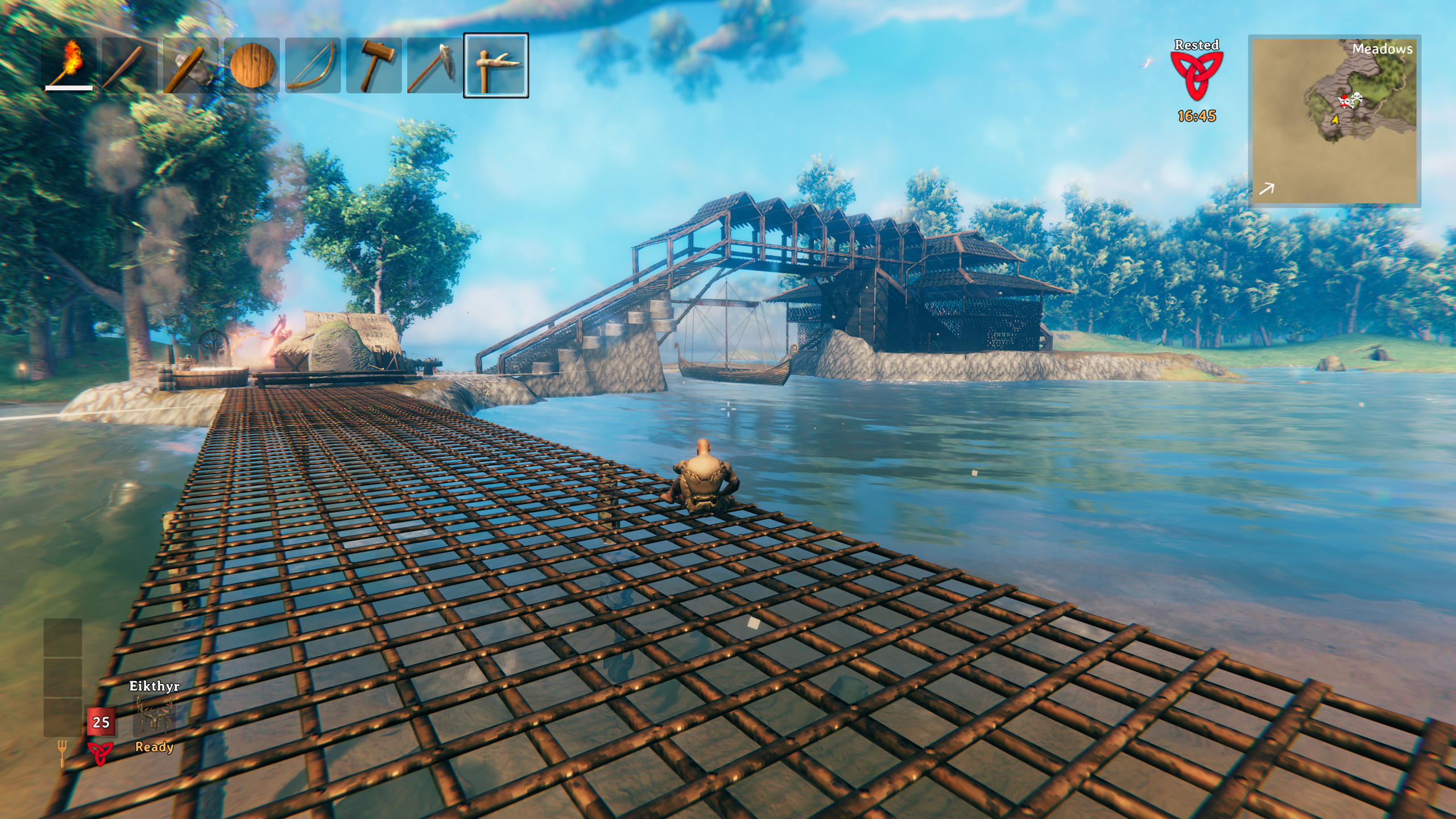The image size is (1456, 819).
Task: Click the highlighted antler pickaxe slot
Action: (x=496, y=65)
